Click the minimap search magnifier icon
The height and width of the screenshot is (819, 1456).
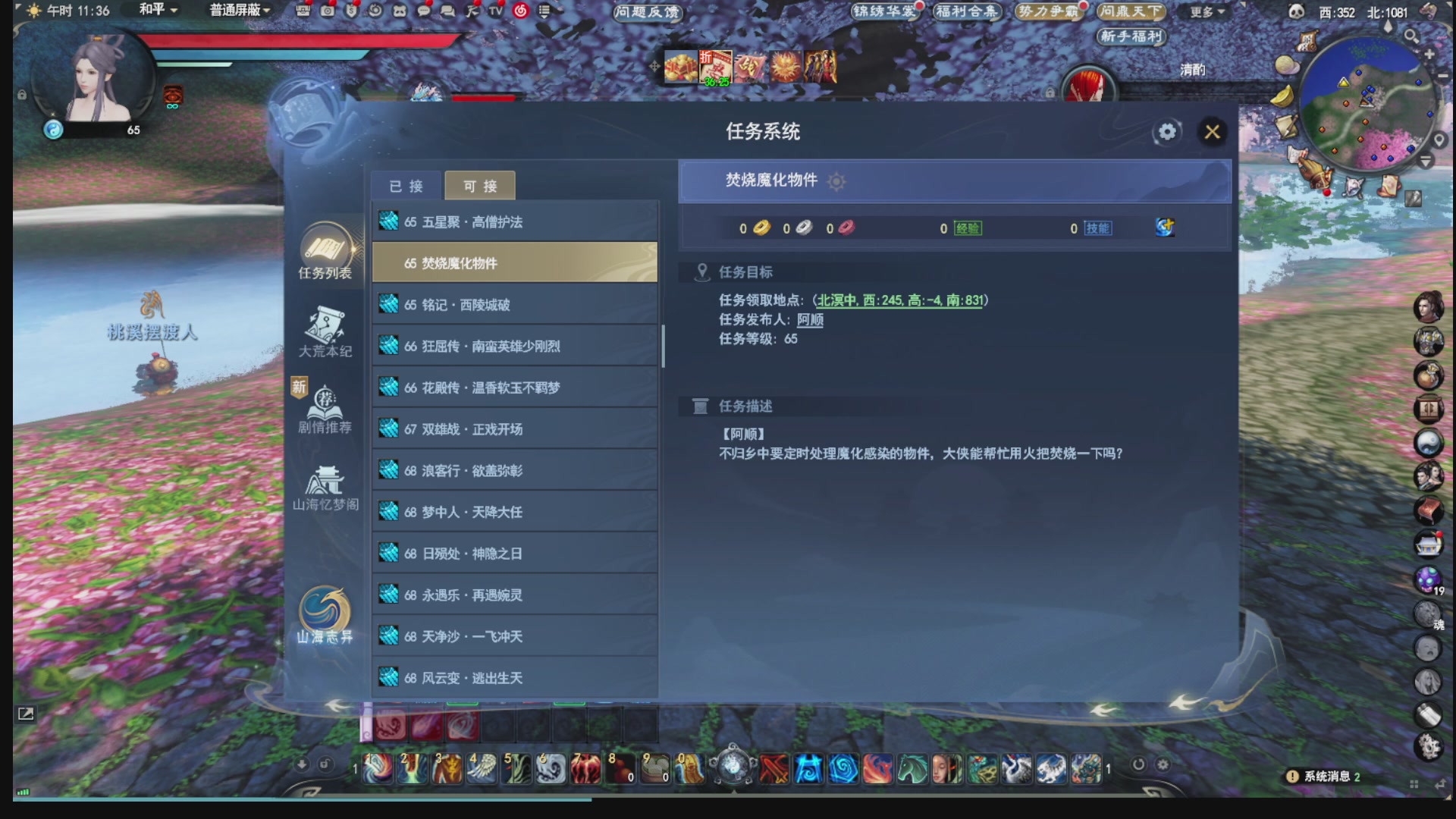[1410, 36]
